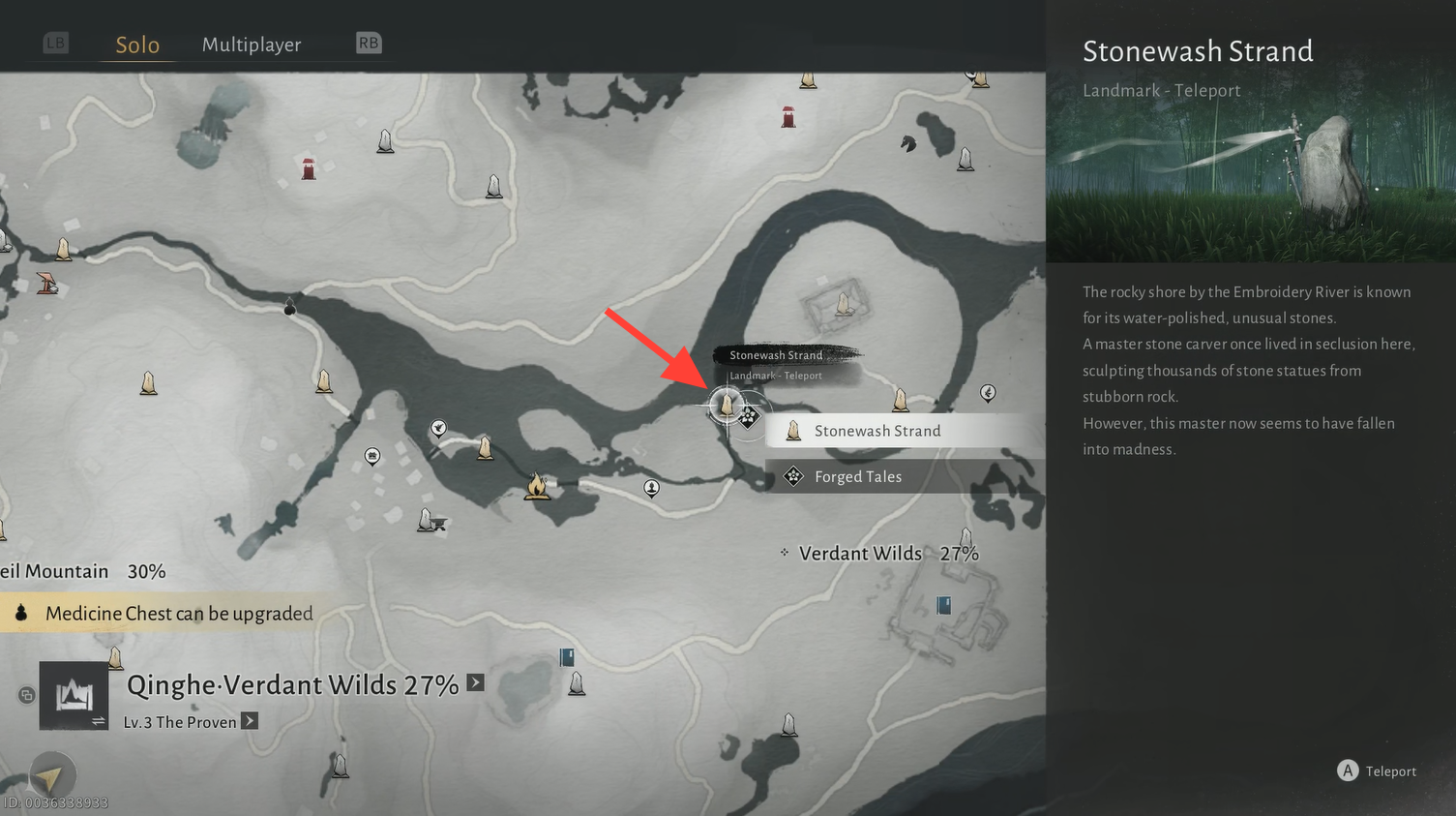Open the Medicine Chest upgrade notice
Screen dimensions: 1456x816
(179, 613)
